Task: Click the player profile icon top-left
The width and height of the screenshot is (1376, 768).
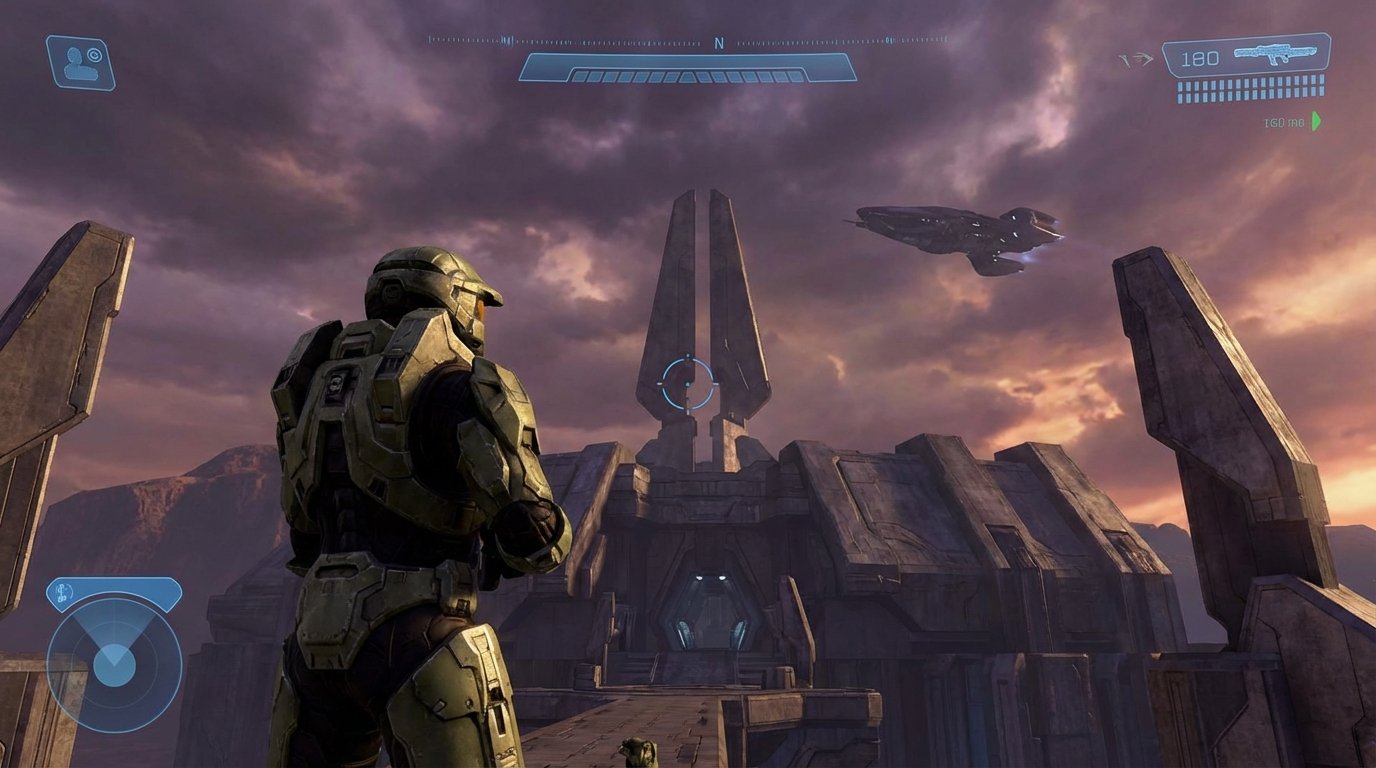Action: (x=80, y=55)
